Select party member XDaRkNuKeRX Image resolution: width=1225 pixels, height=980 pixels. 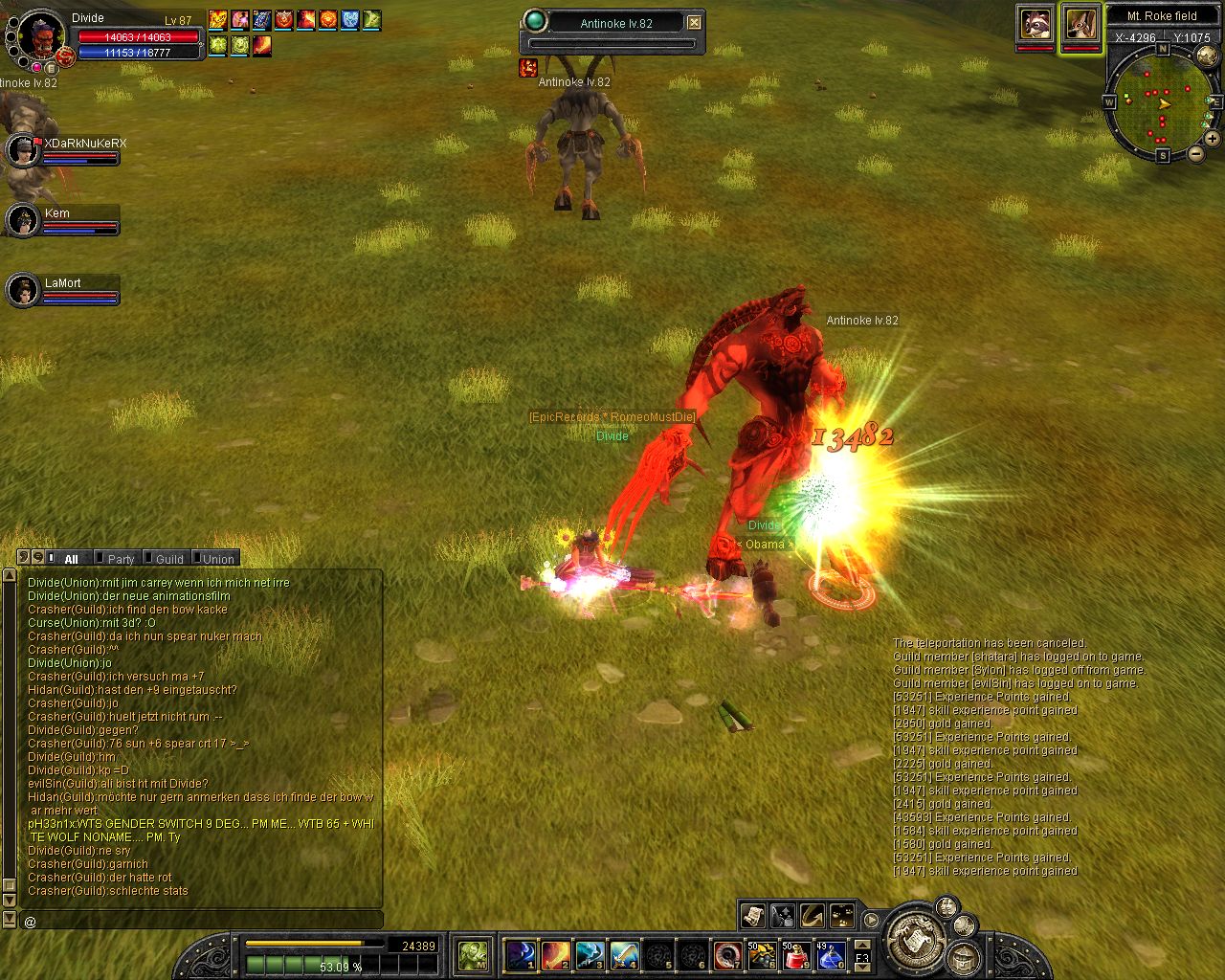(x=22, y=150)
